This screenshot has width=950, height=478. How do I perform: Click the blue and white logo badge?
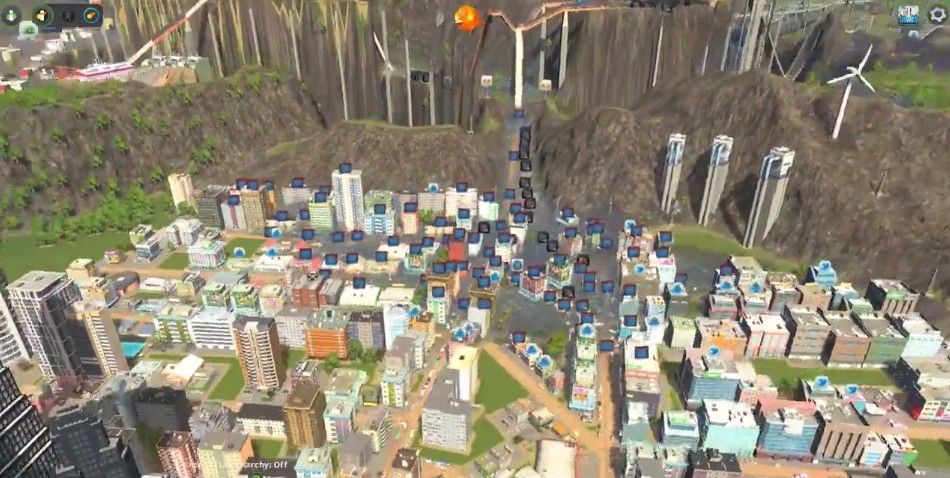click(908, 13)
